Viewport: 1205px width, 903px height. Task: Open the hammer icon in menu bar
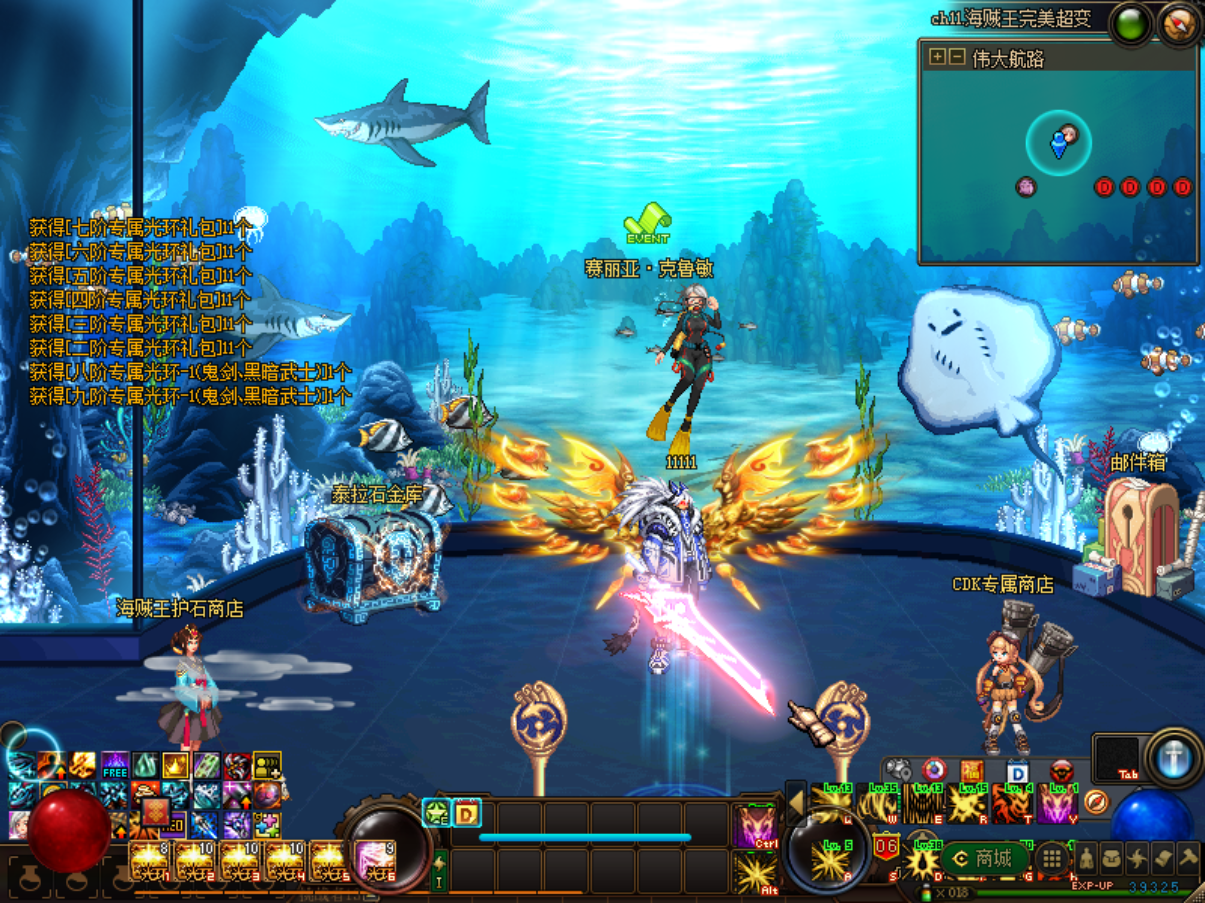pos(1188,858)
